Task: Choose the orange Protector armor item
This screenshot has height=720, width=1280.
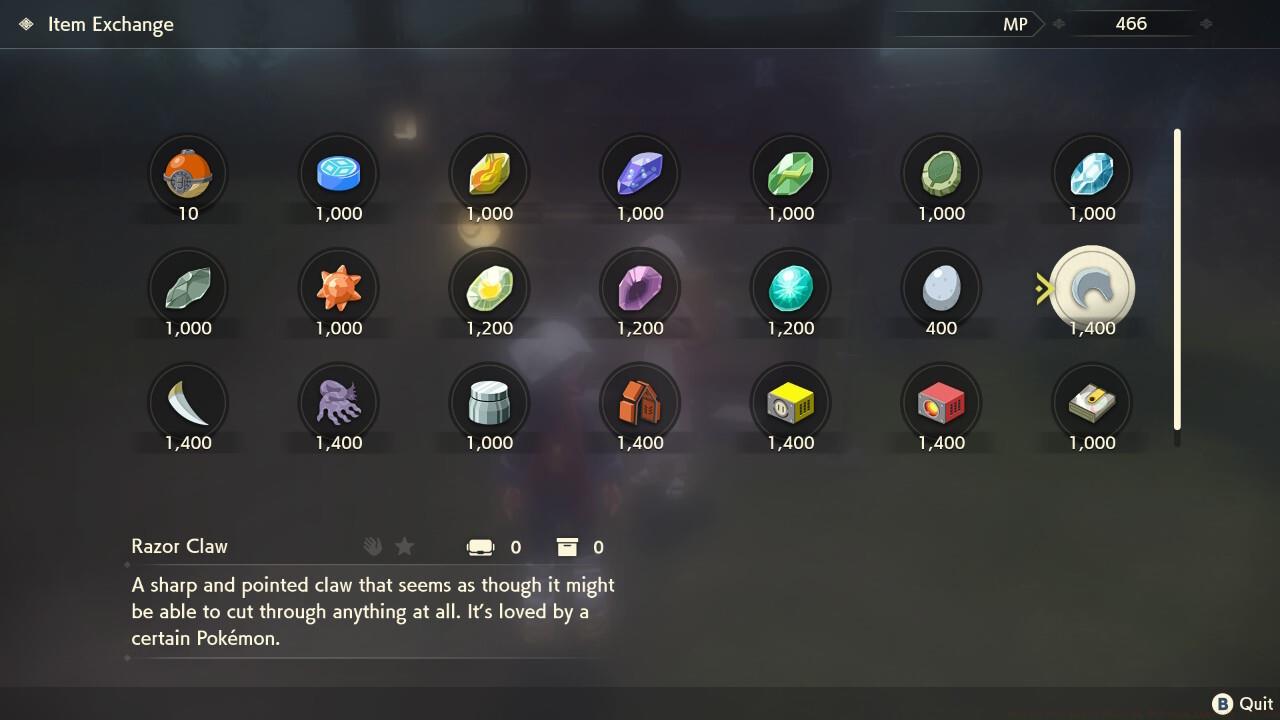Action: coord(640,402)
